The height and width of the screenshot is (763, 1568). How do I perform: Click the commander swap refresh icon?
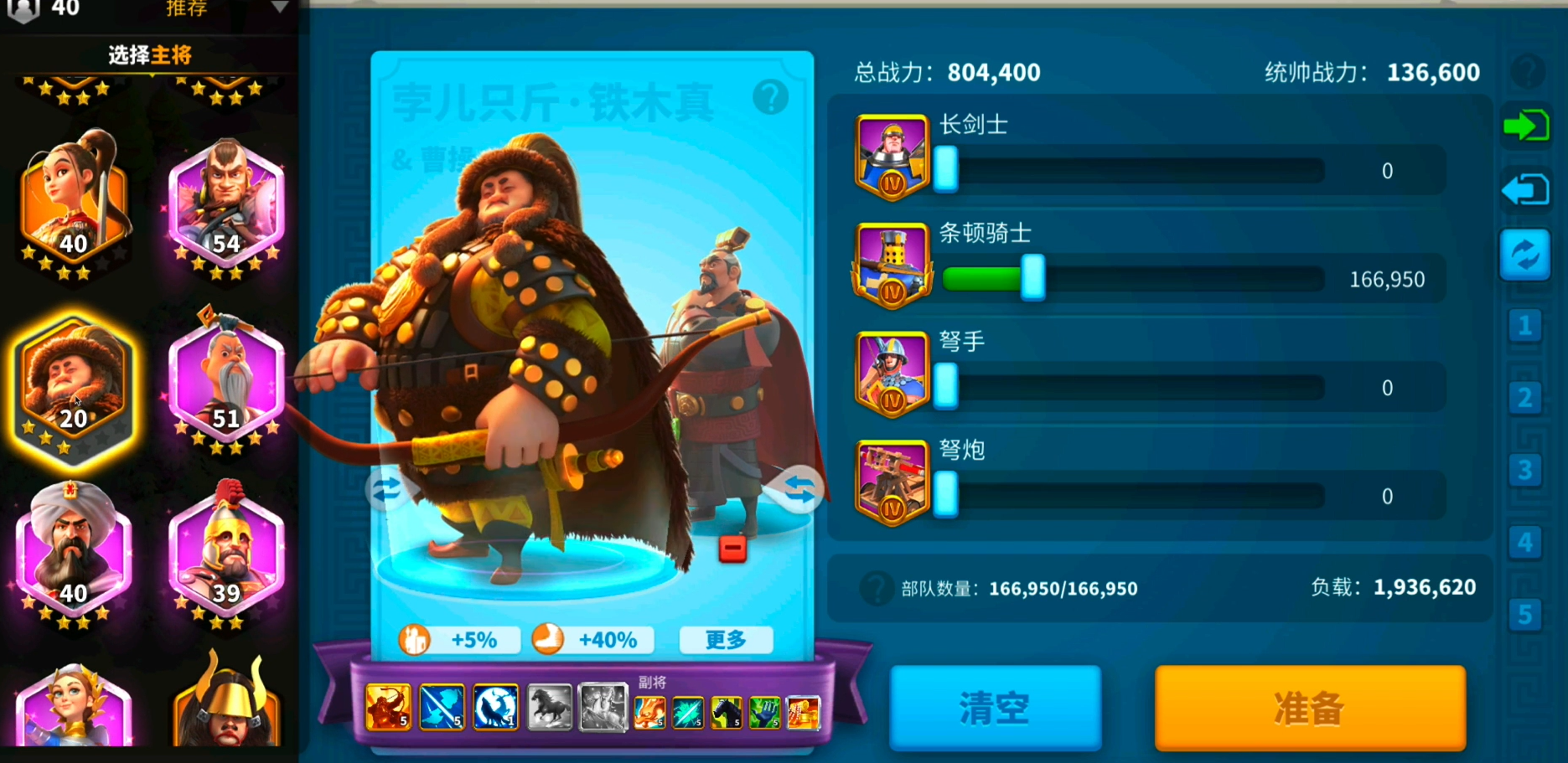1525,255
